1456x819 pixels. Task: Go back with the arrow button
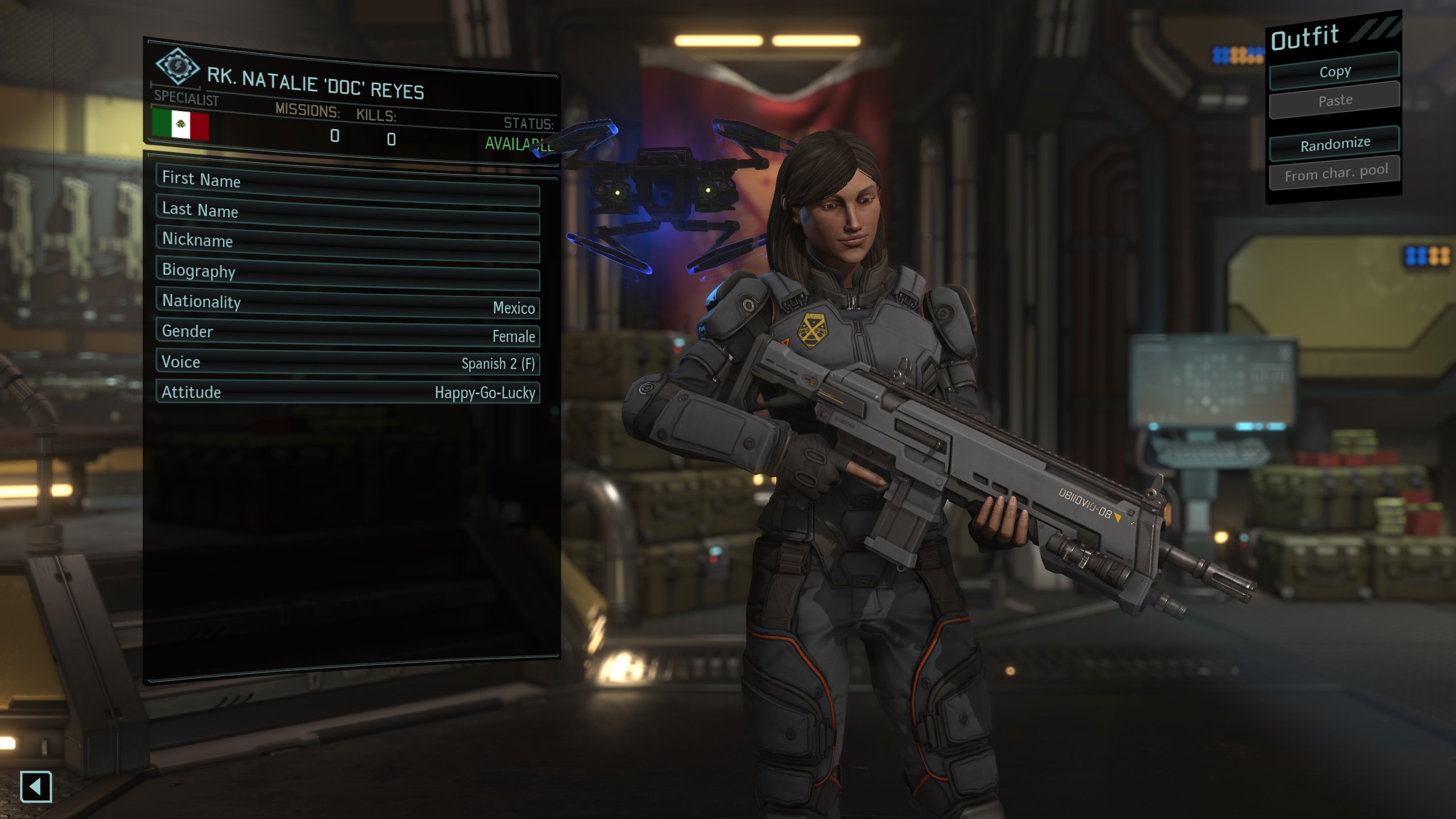point(36,787)
